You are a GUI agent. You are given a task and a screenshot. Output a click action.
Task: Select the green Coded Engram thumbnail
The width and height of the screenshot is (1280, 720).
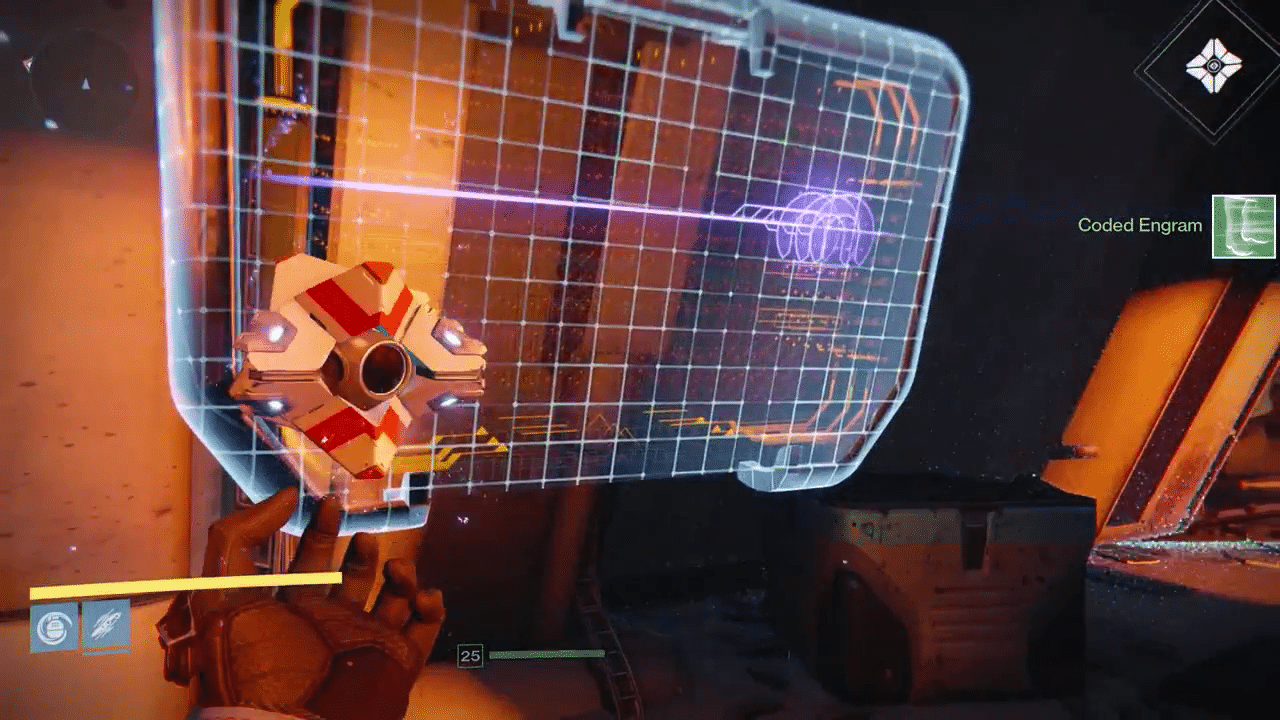[1244, 227]
